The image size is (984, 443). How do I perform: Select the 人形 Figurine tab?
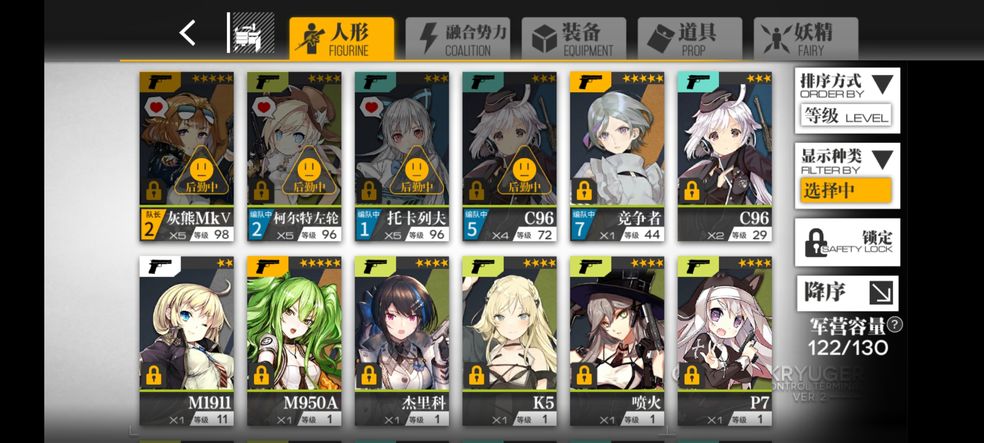(341, 38)
